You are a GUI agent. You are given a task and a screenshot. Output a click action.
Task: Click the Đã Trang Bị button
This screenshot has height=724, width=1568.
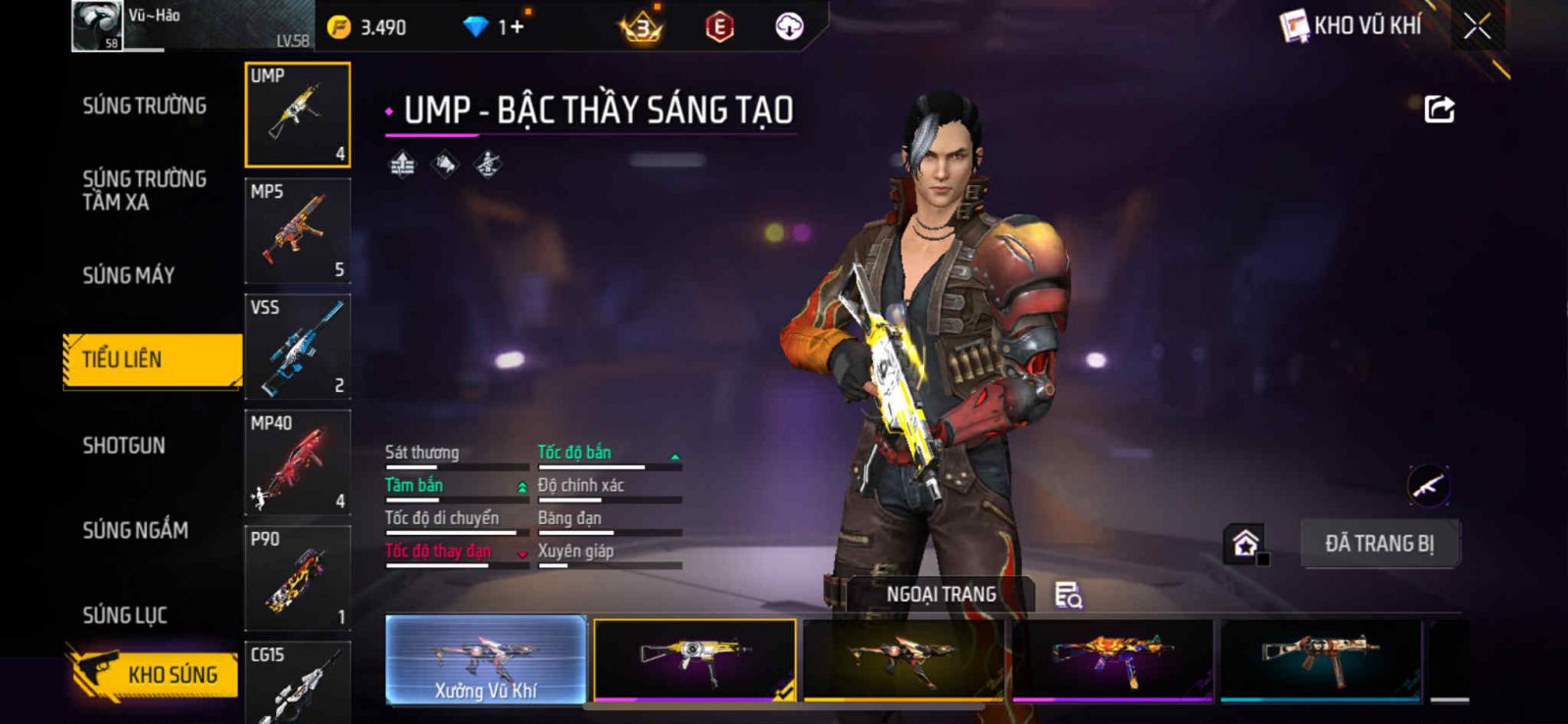tap(1379, 544)
